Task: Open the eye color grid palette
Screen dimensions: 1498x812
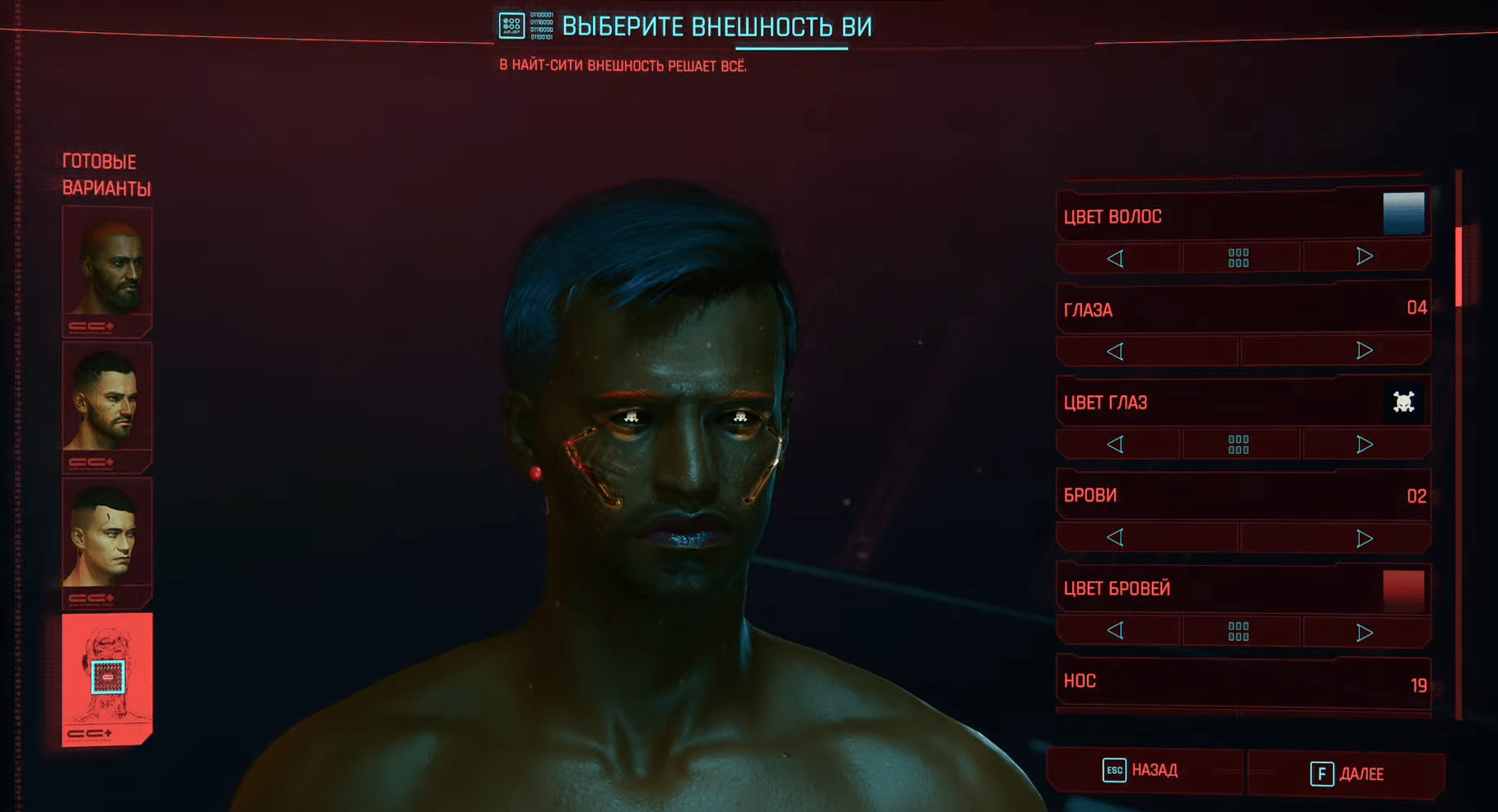Action: pos(1239,445)
